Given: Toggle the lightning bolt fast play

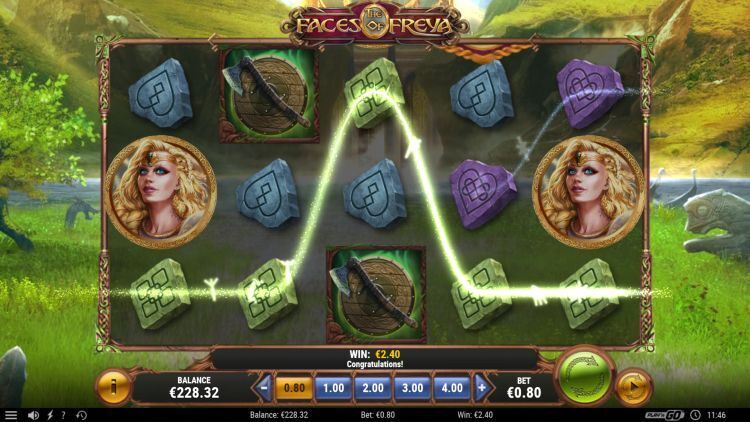Looking at the screenshot, I should (x=49, y=415).
